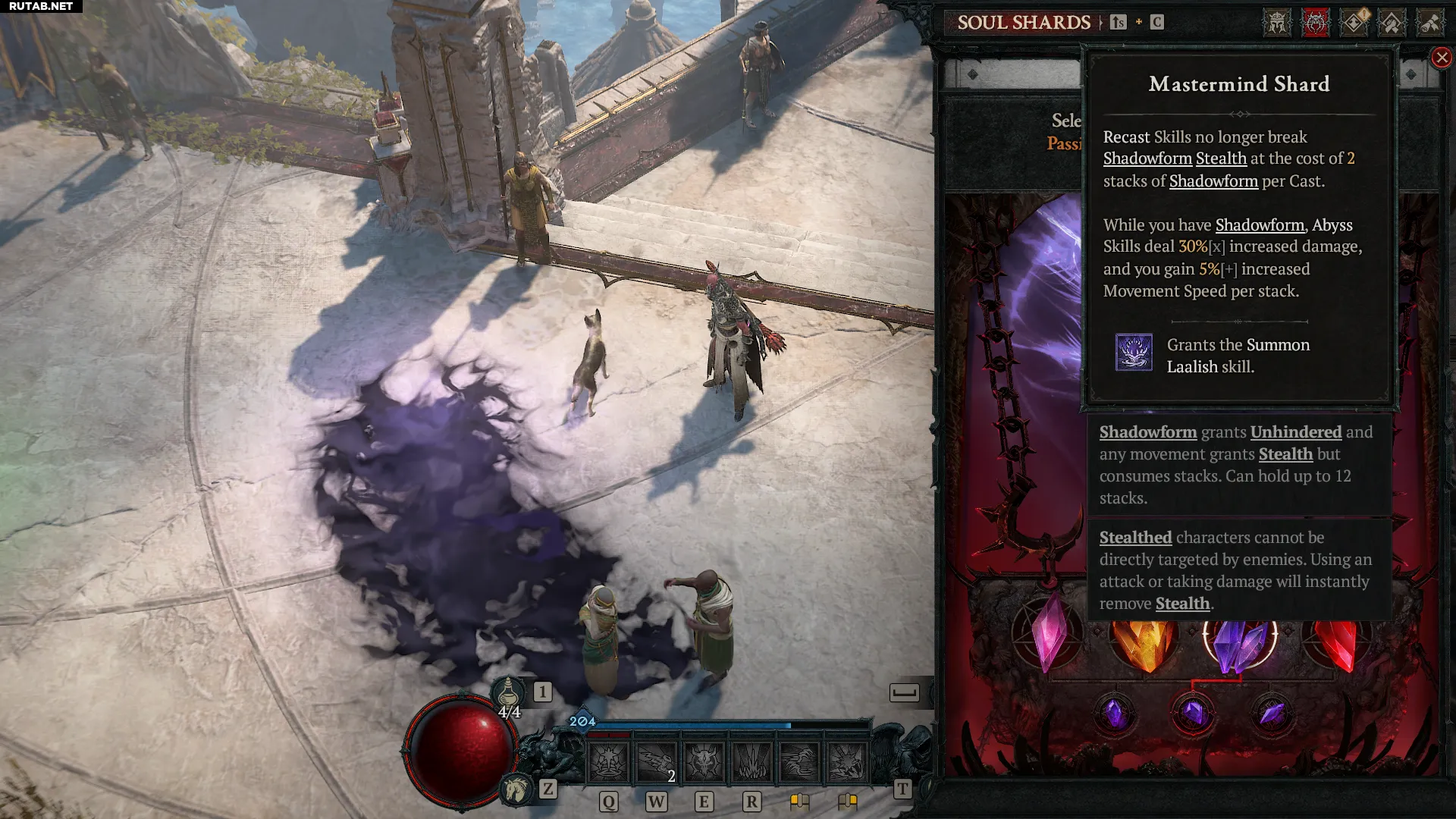Choose the orange soul shard
The image size is (1456, 819).
pyautogui.click(x=1144, y=643)
